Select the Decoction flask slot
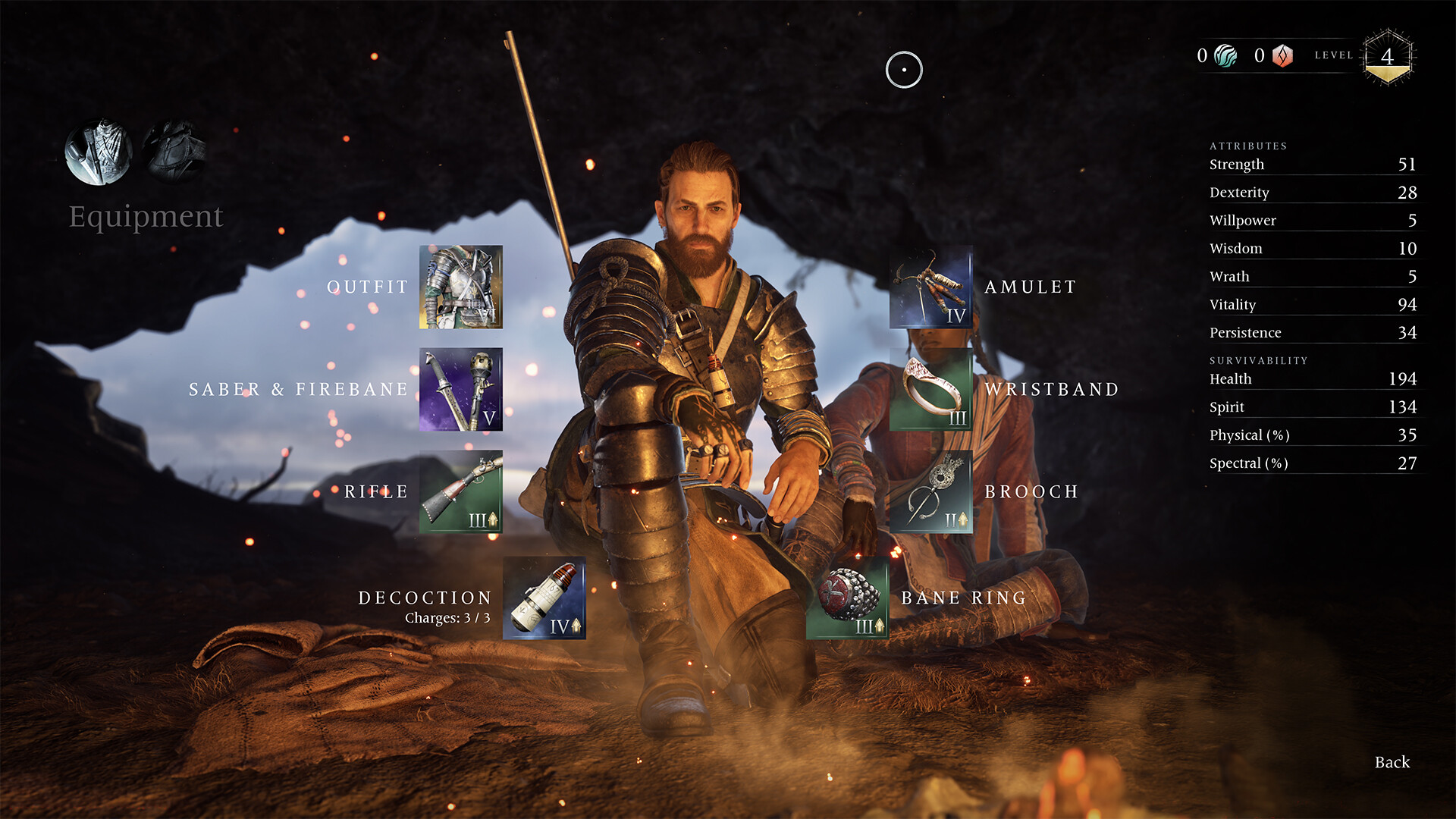This screenshot has width=1456, height=819. tap(544, 598)
